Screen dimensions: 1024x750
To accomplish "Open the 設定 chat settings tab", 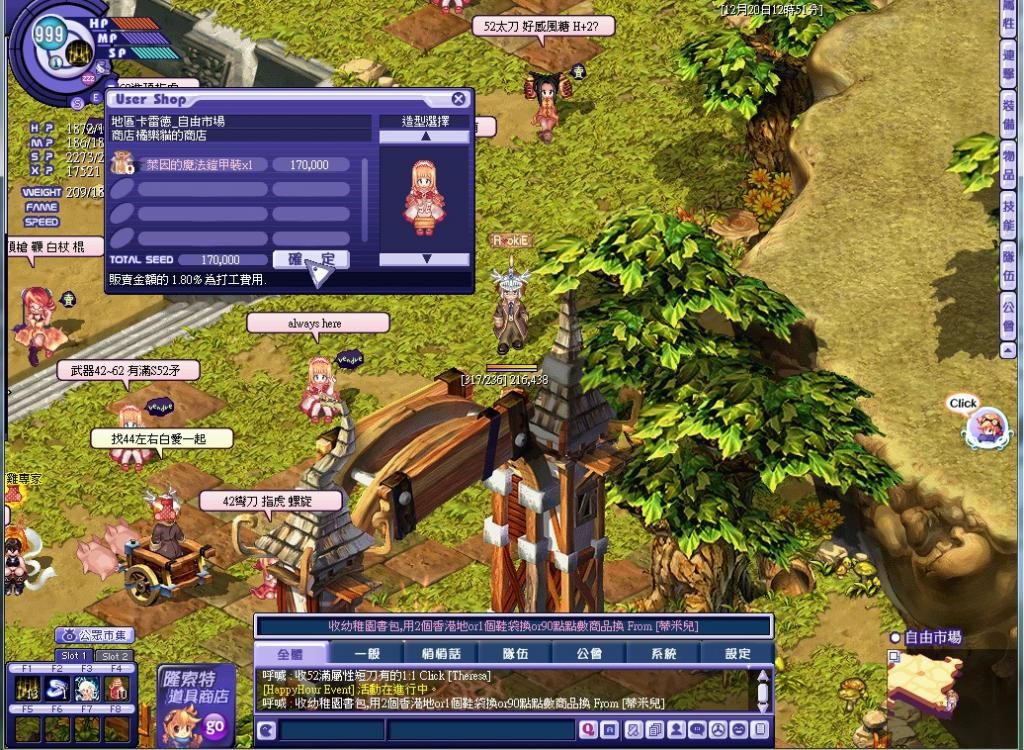I will (x=737, y=653).
